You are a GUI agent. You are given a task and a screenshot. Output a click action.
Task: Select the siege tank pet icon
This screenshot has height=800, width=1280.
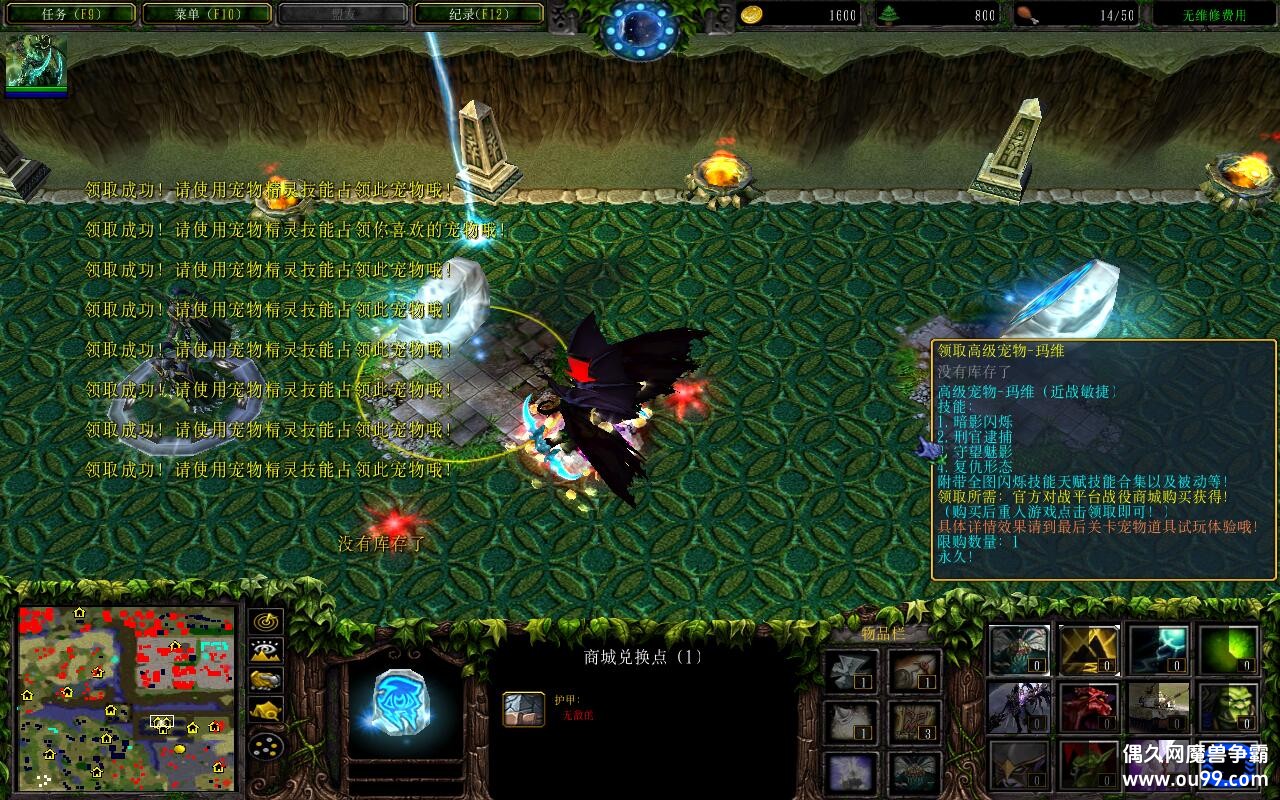(x=1159, y=708)
